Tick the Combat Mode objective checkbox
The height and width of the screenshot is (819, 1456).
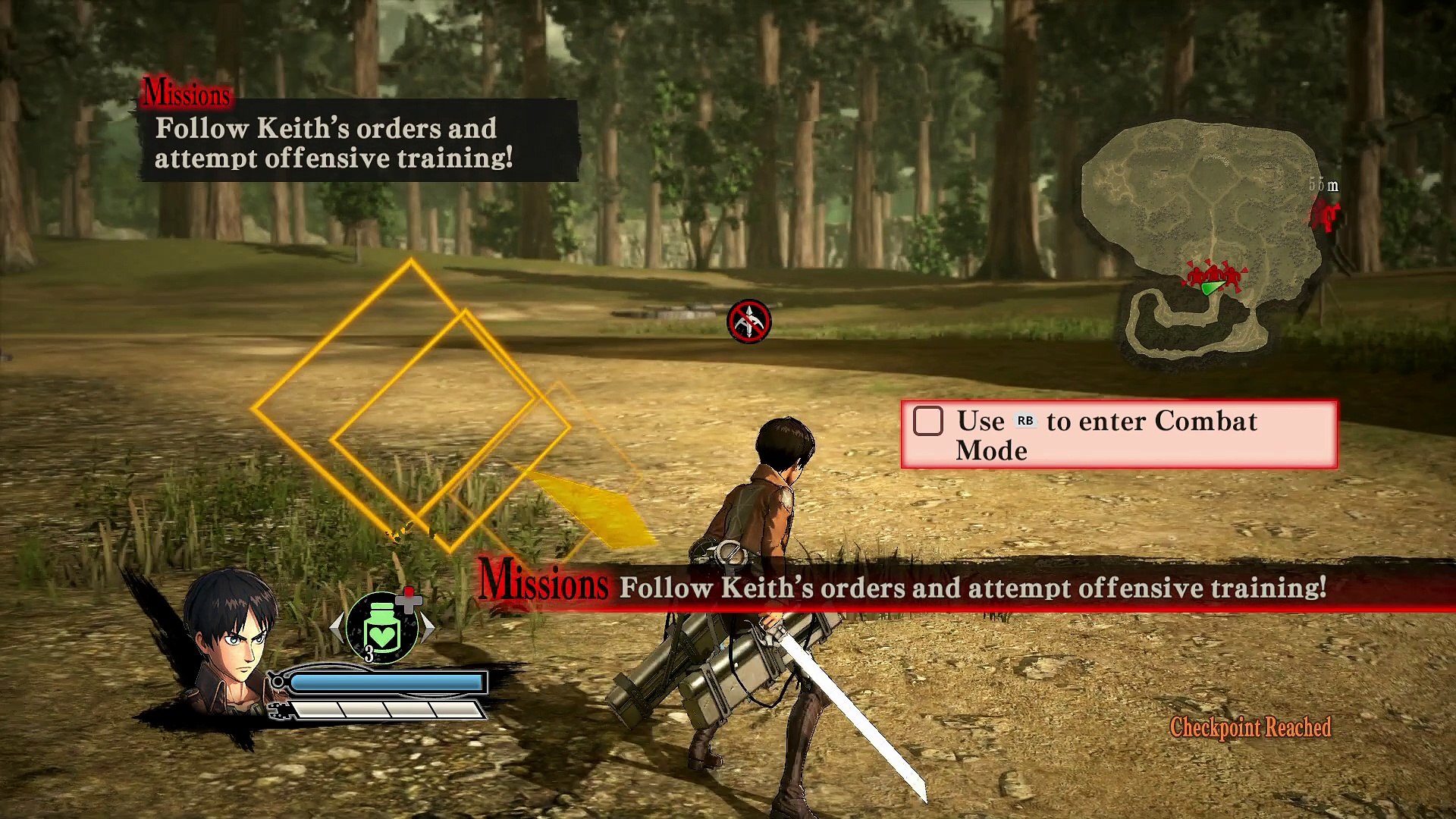click(x=928, y=421)
